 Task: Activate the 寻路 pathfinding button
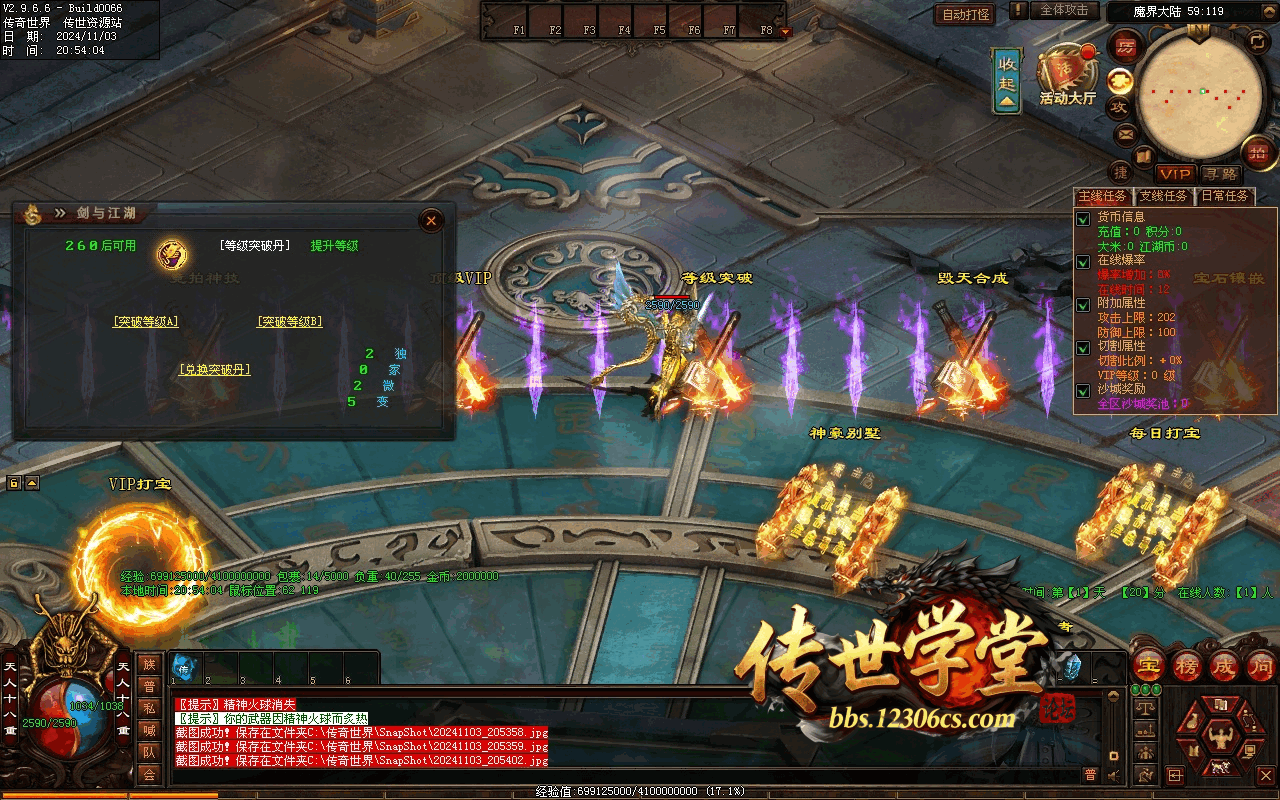(1219, 174)
